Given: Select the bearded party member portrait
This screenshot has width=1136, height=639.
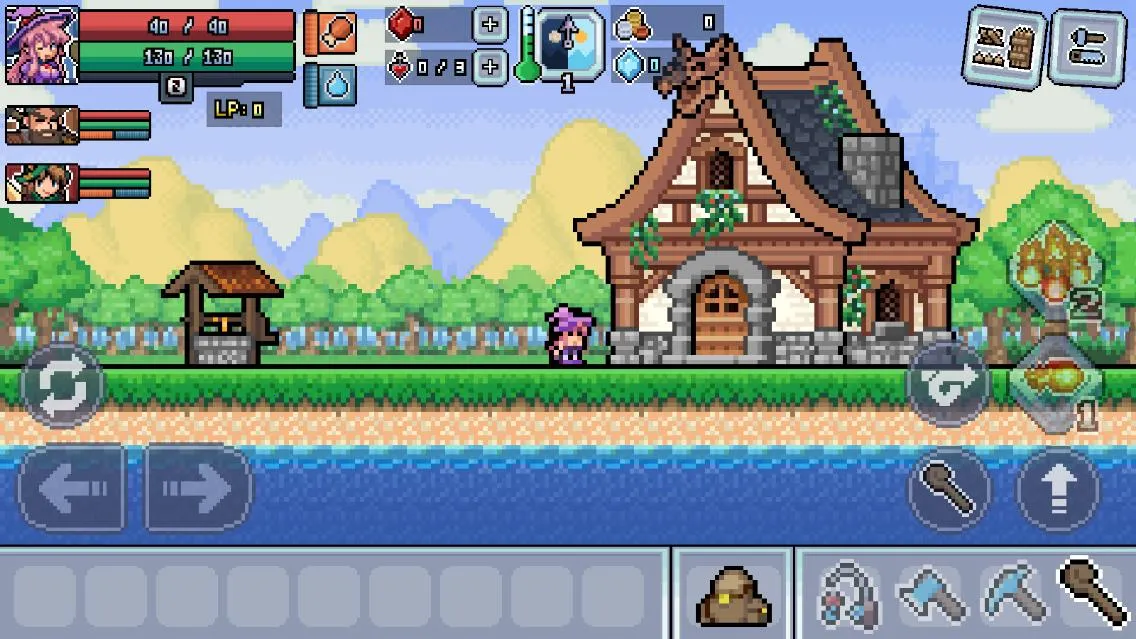Looking at the screenshot, I should (x=41, y=126).
